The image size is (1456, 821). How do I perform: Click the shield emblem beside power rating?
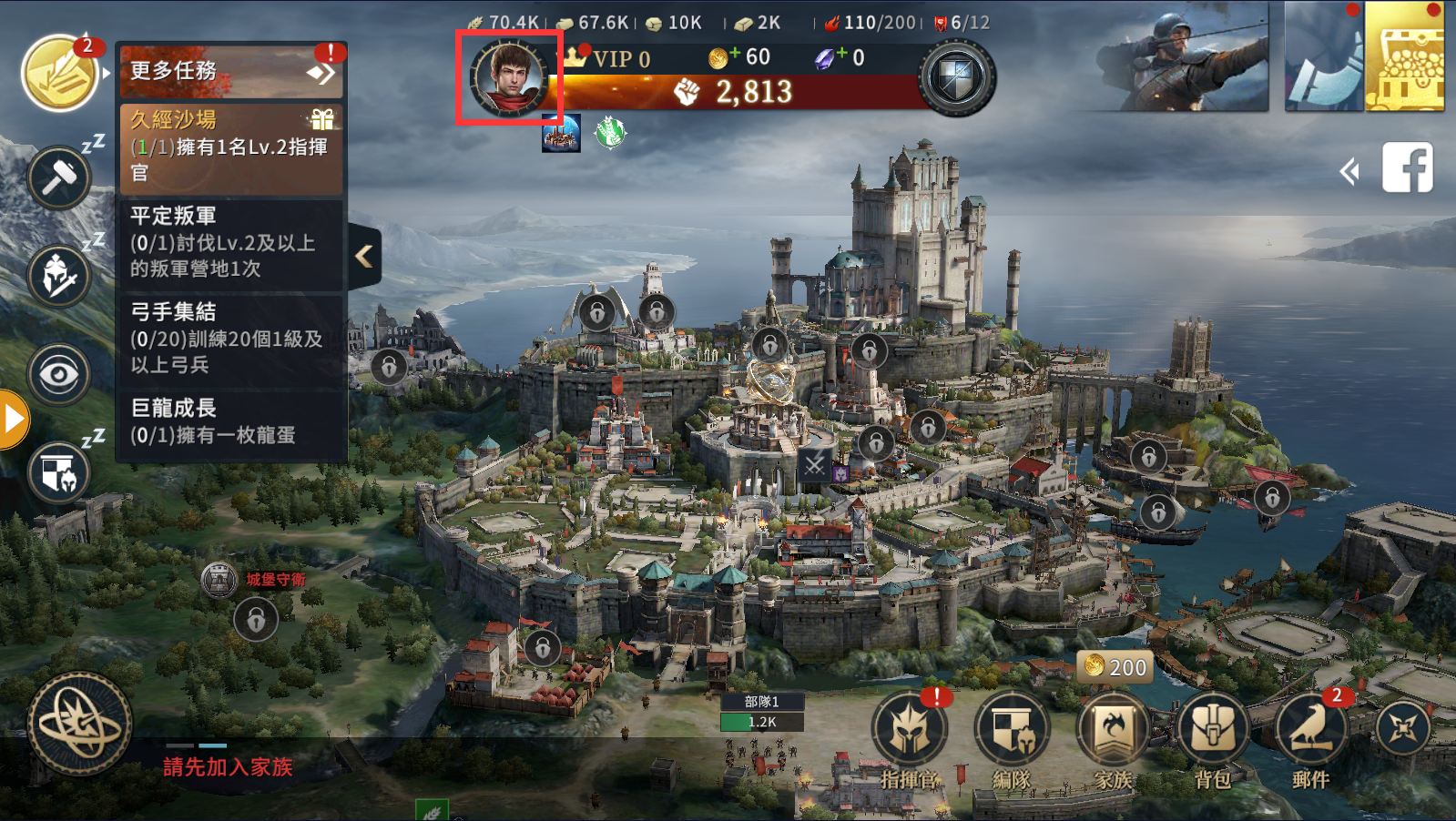click(x=956, y=78)
